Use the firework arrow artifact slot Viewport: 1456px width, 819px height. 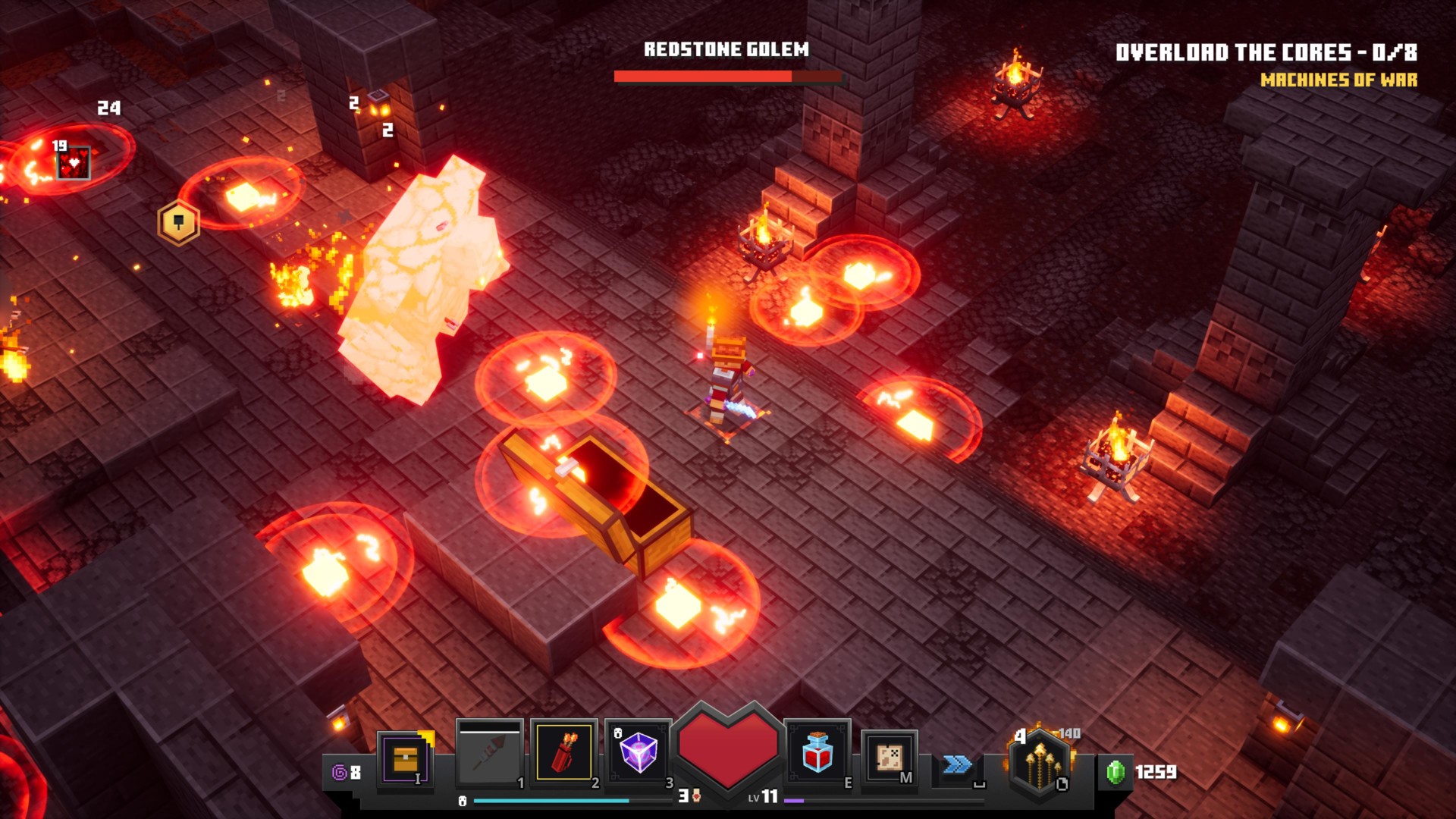(x=489, y=754)
